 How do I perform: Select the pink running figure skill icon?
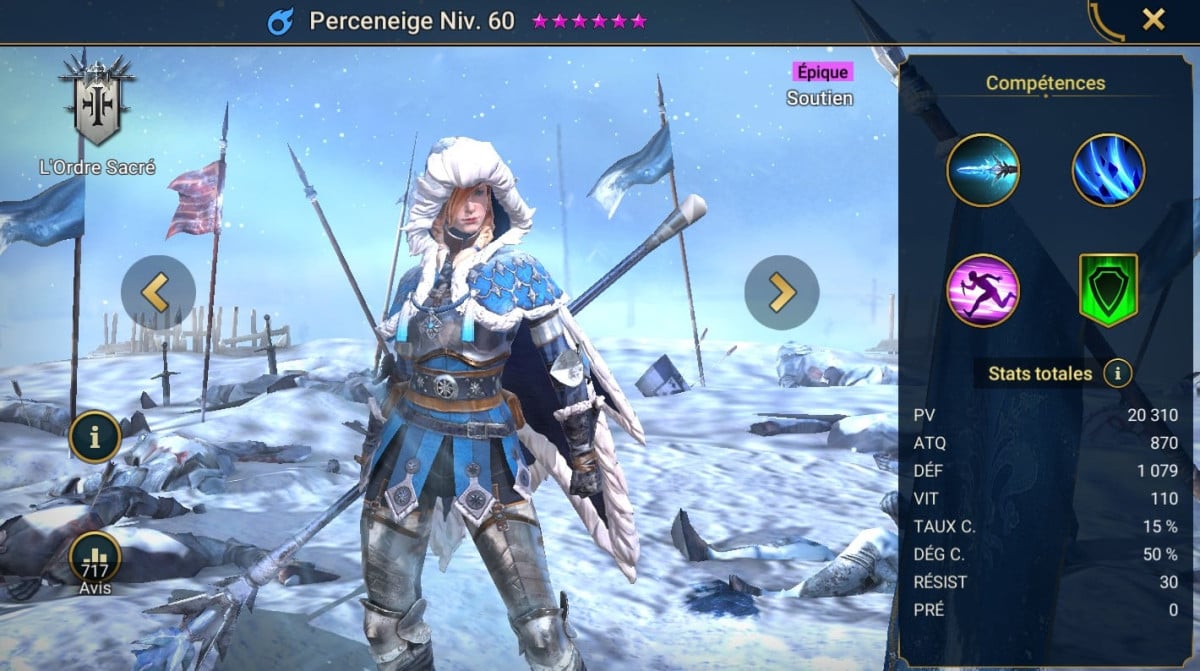(x=983, y=290)
